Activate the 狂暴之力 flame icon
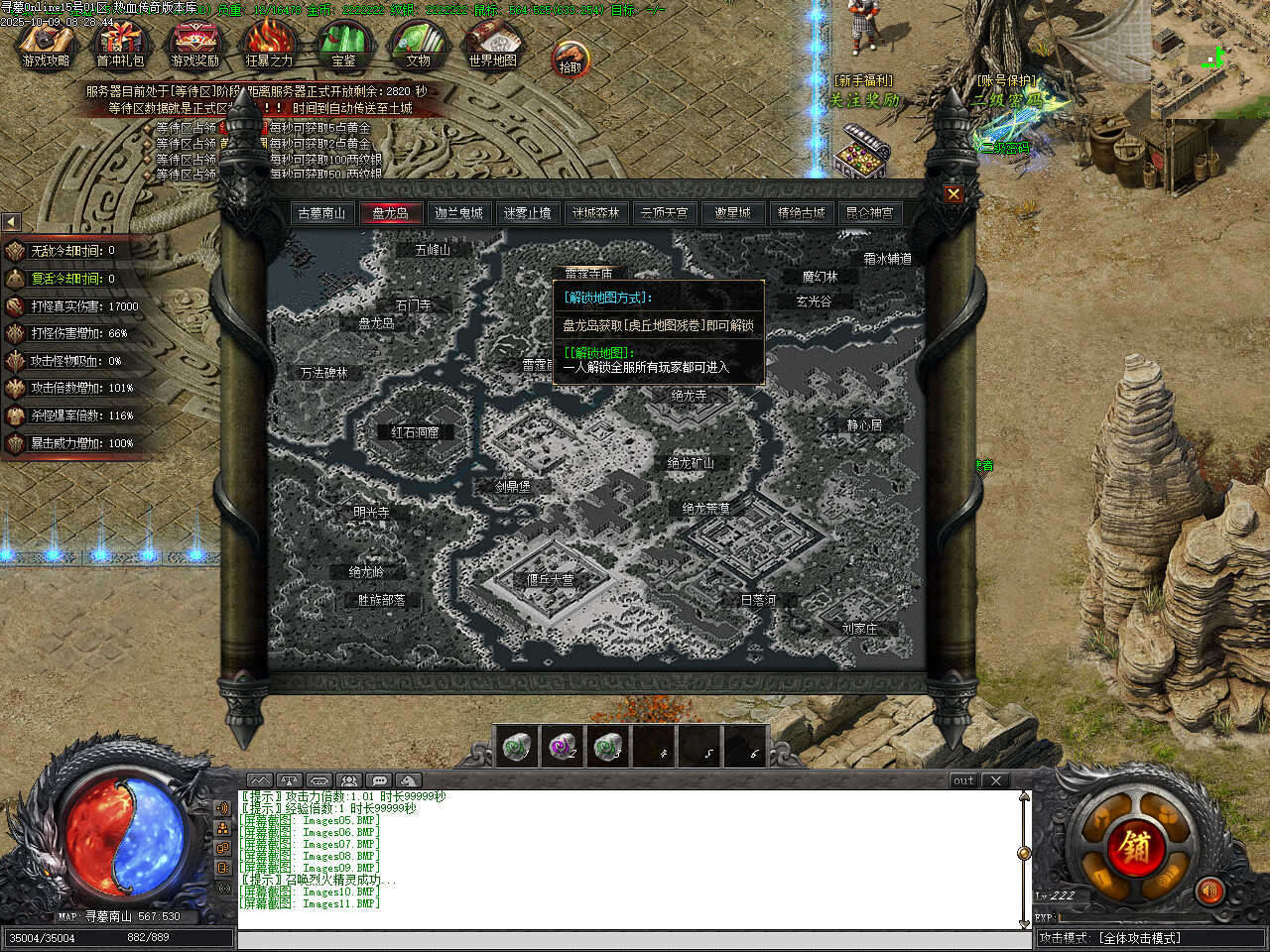Viewport: 1270px width, 952px height. 269,45
